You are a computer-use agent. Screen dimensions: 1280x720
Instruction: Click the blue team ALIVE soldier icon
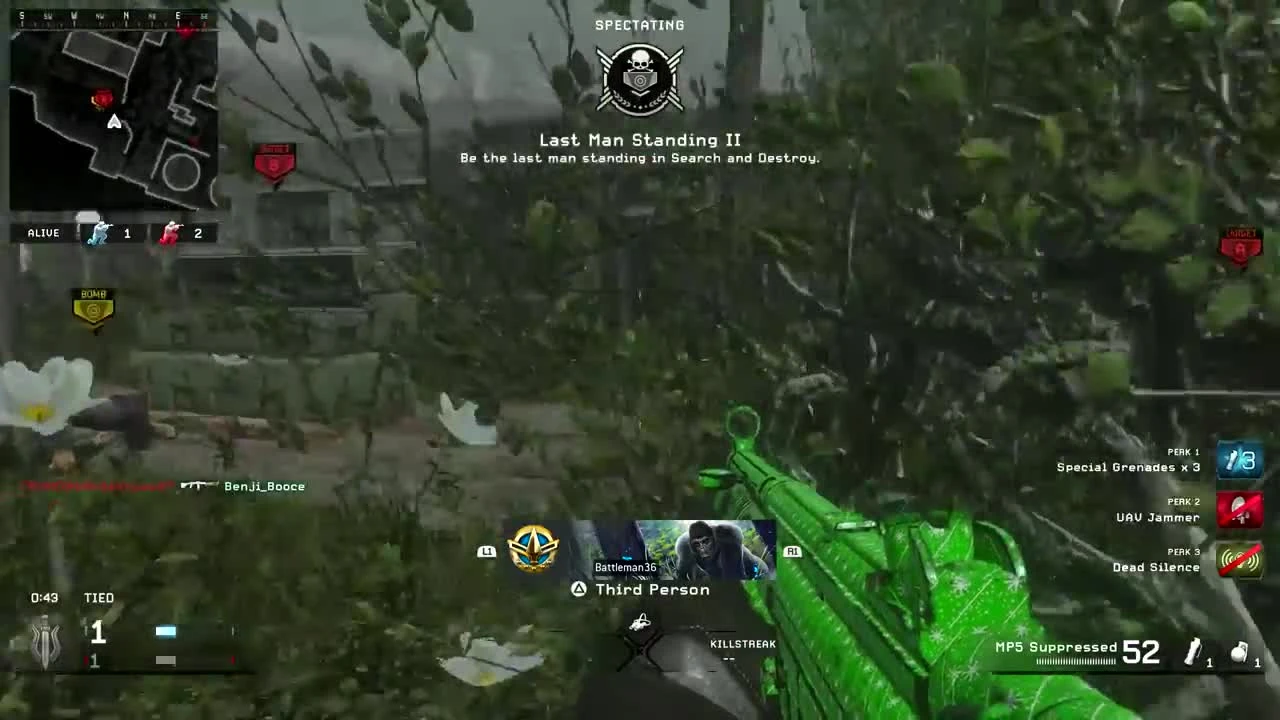99,232
